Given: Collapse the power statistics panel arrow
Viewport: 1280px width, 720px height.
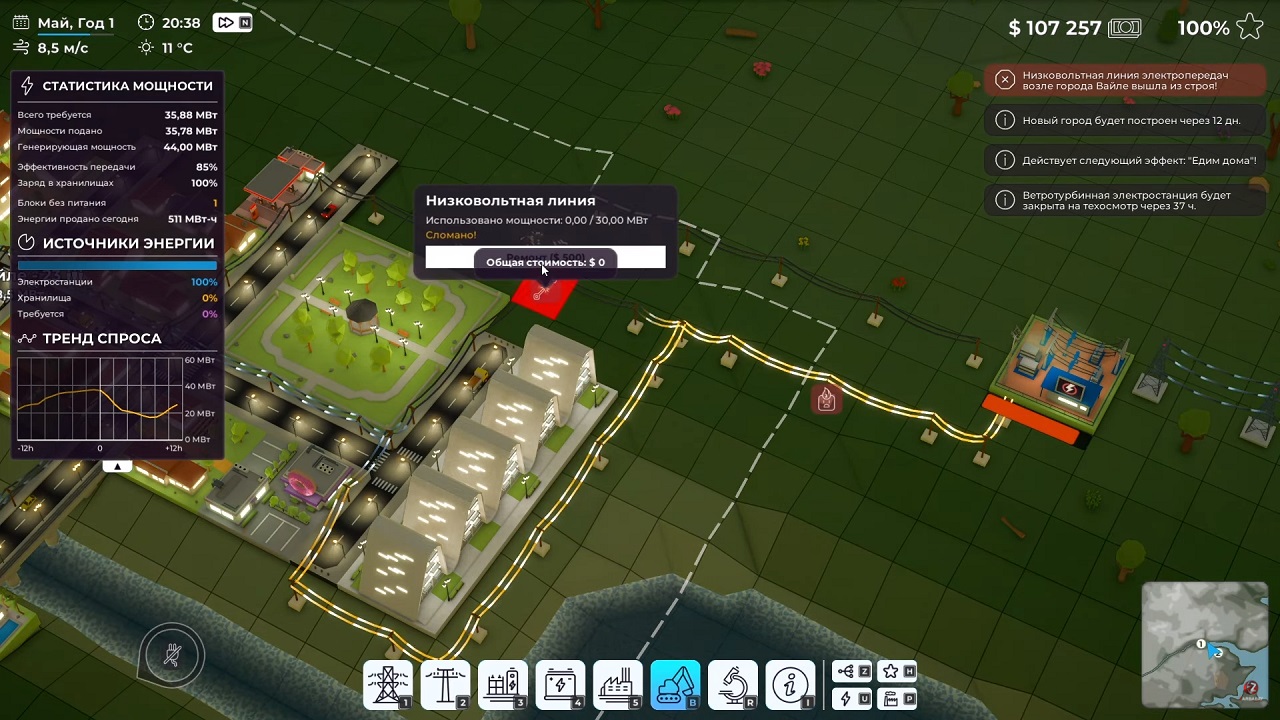Looking at the screenshot, I should coord(117,466).
